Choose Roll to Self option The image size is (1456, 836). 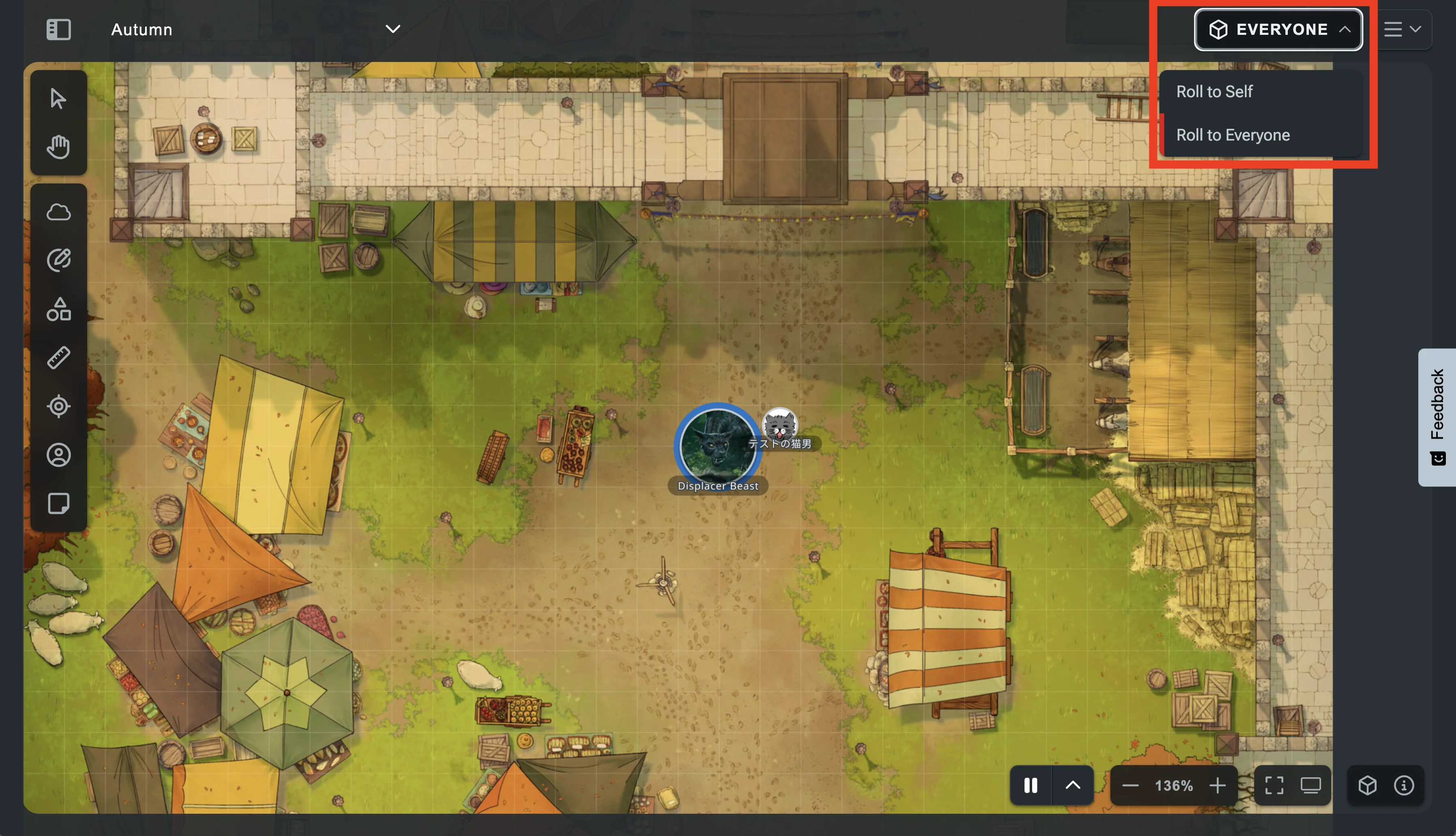click(x=1214, y=92)
